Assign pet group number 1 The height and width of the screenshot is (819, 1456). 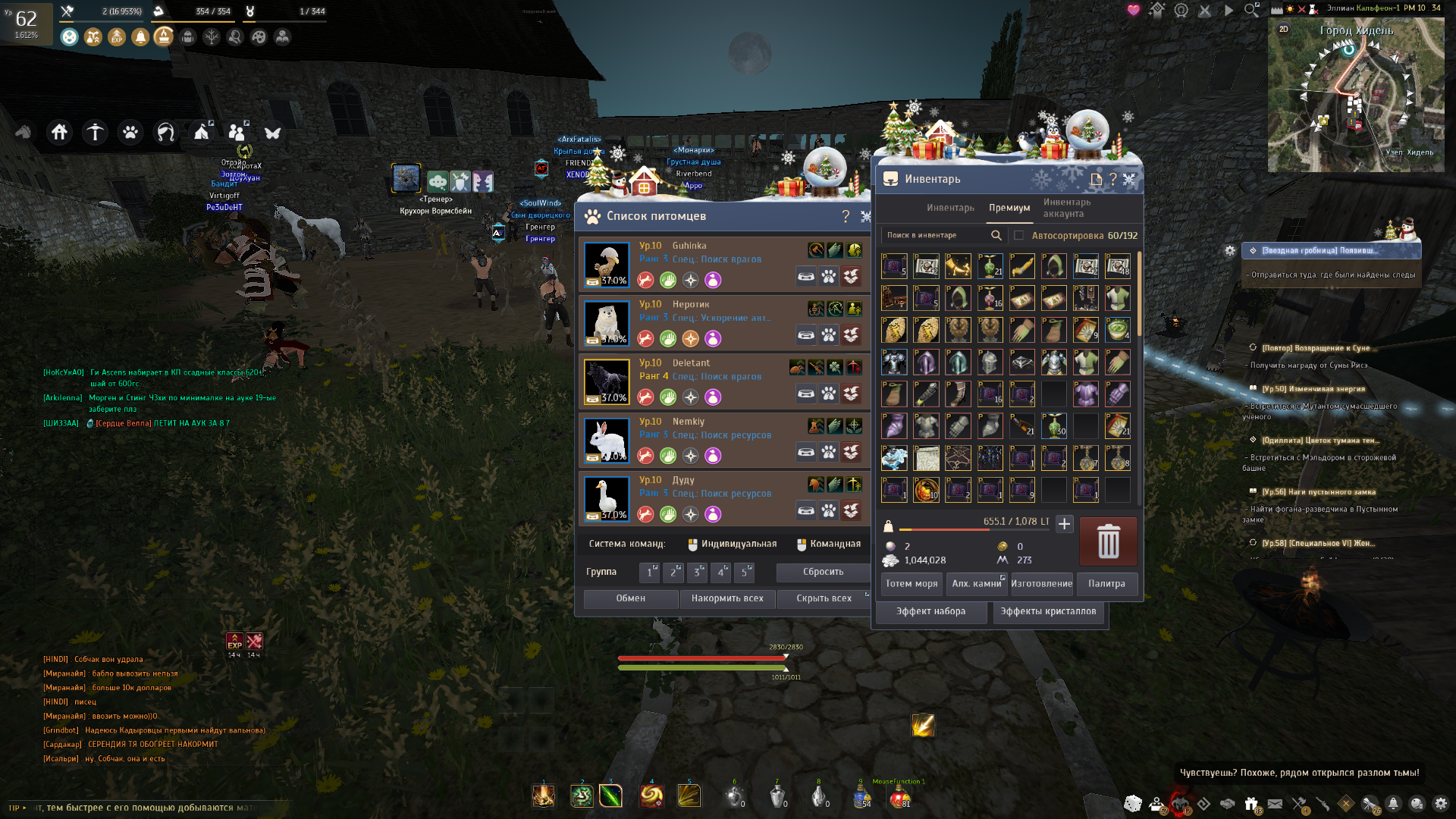click(649, 572)
